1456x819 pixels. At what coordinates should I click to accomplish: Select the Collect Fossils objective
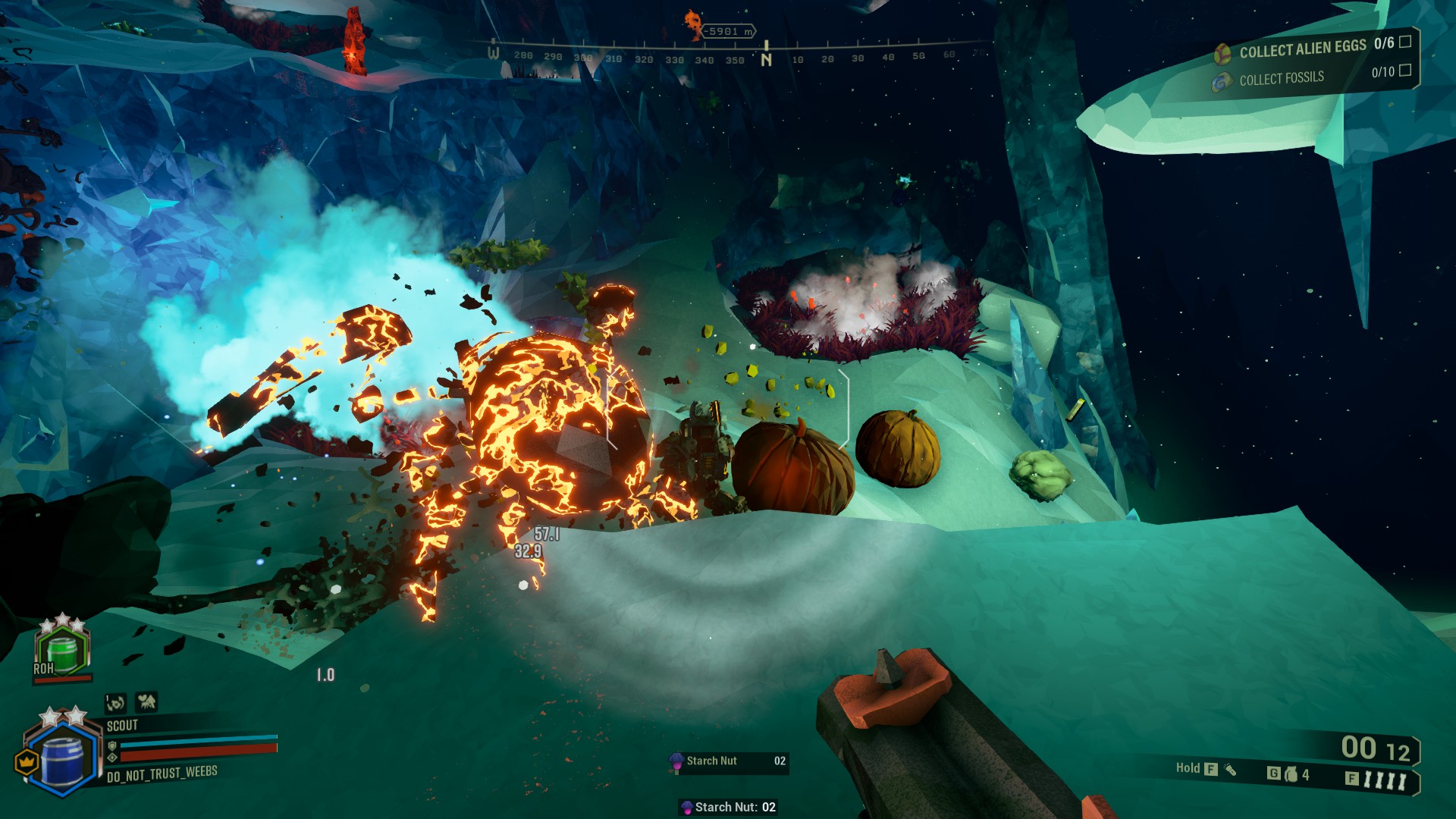pyautogui.click(x=1282, y=78)
